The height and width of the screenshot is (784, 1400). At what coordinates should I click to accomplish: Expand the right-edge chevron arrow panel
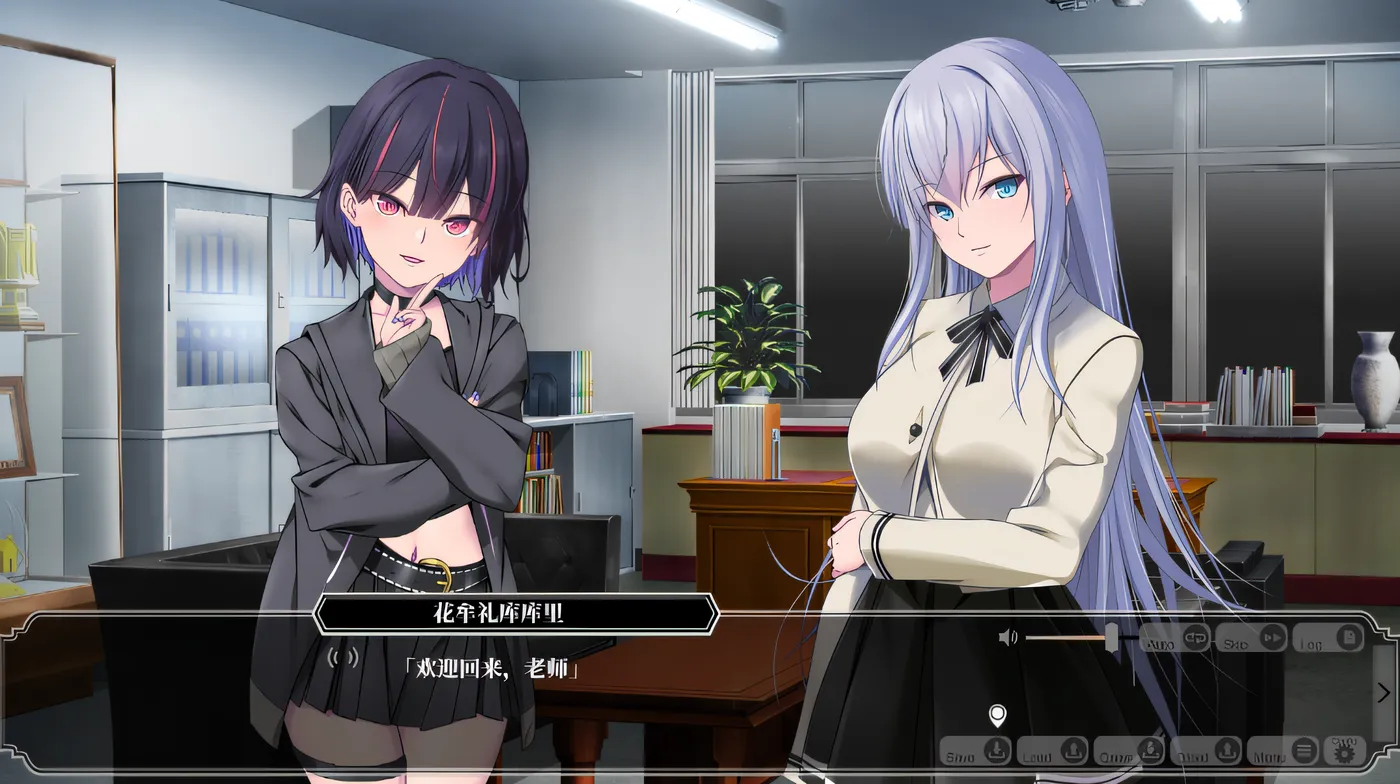(1384, 692)
